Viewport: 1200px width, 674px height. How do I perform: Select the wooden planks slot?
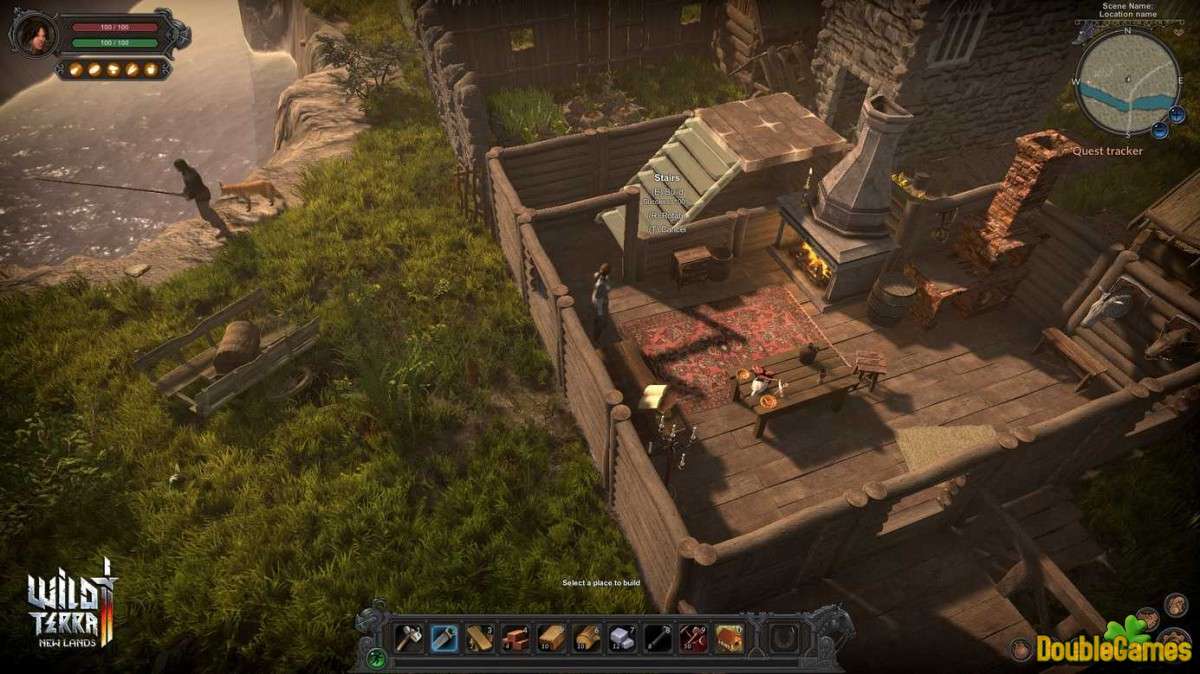point(480,638)
